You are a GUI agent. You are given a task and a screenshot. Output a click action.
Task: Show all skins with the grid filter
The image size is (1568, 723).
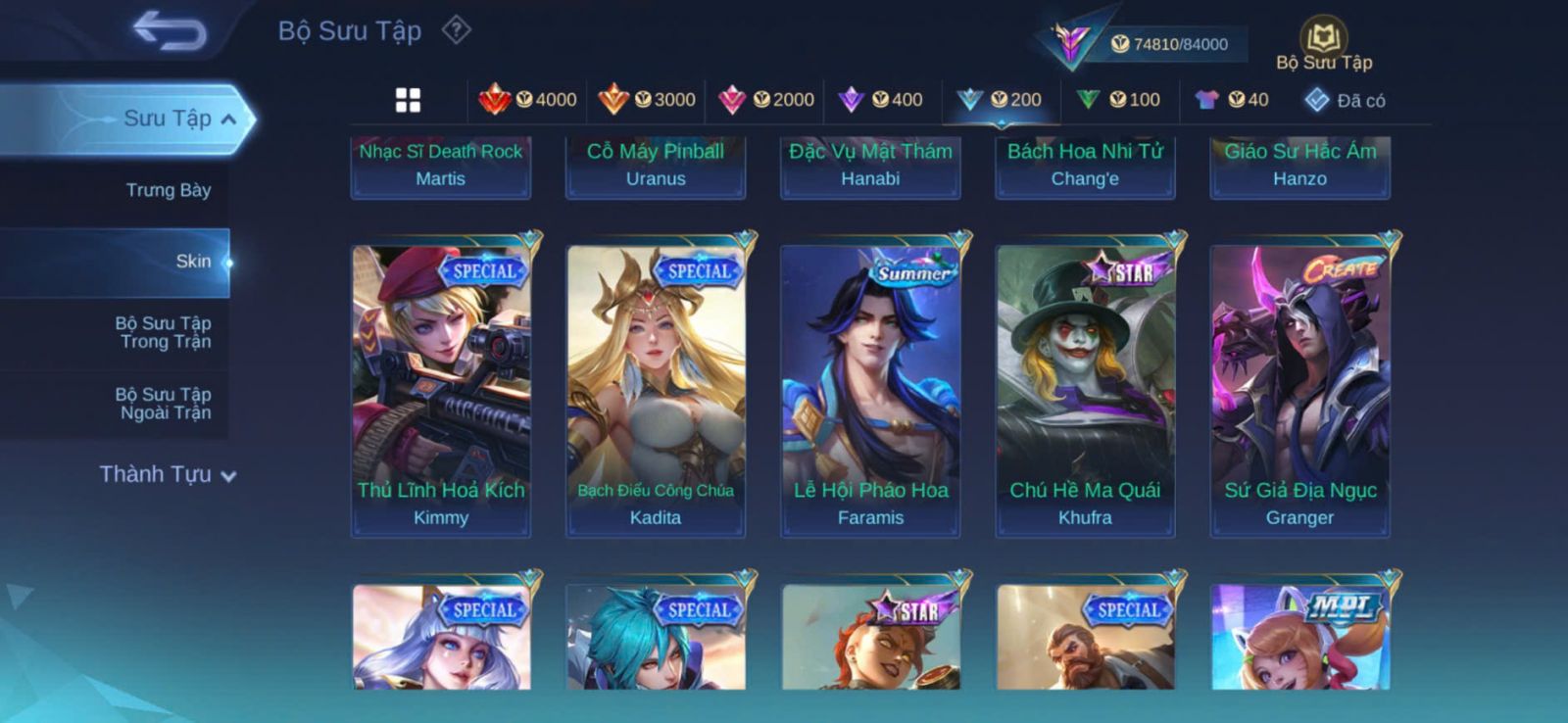(408, 100)
